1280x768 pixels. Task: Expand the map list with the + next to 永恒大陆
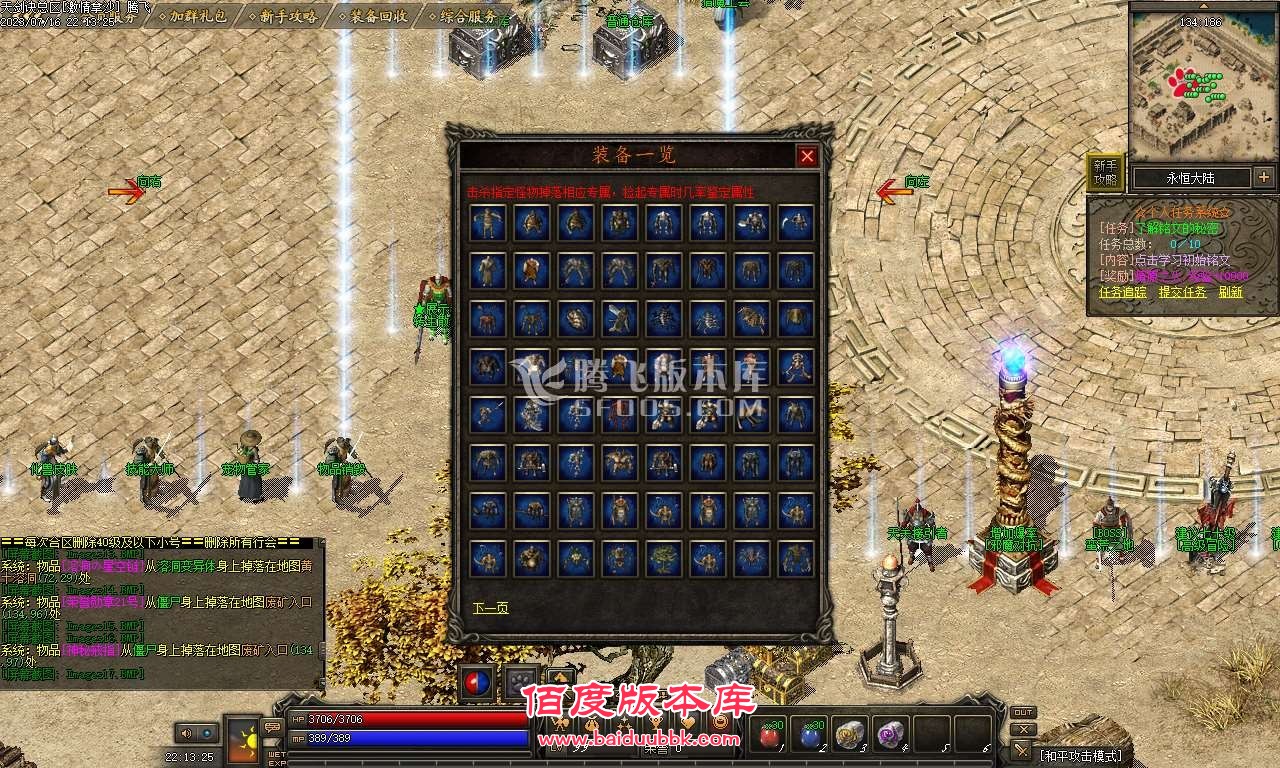1263,177
